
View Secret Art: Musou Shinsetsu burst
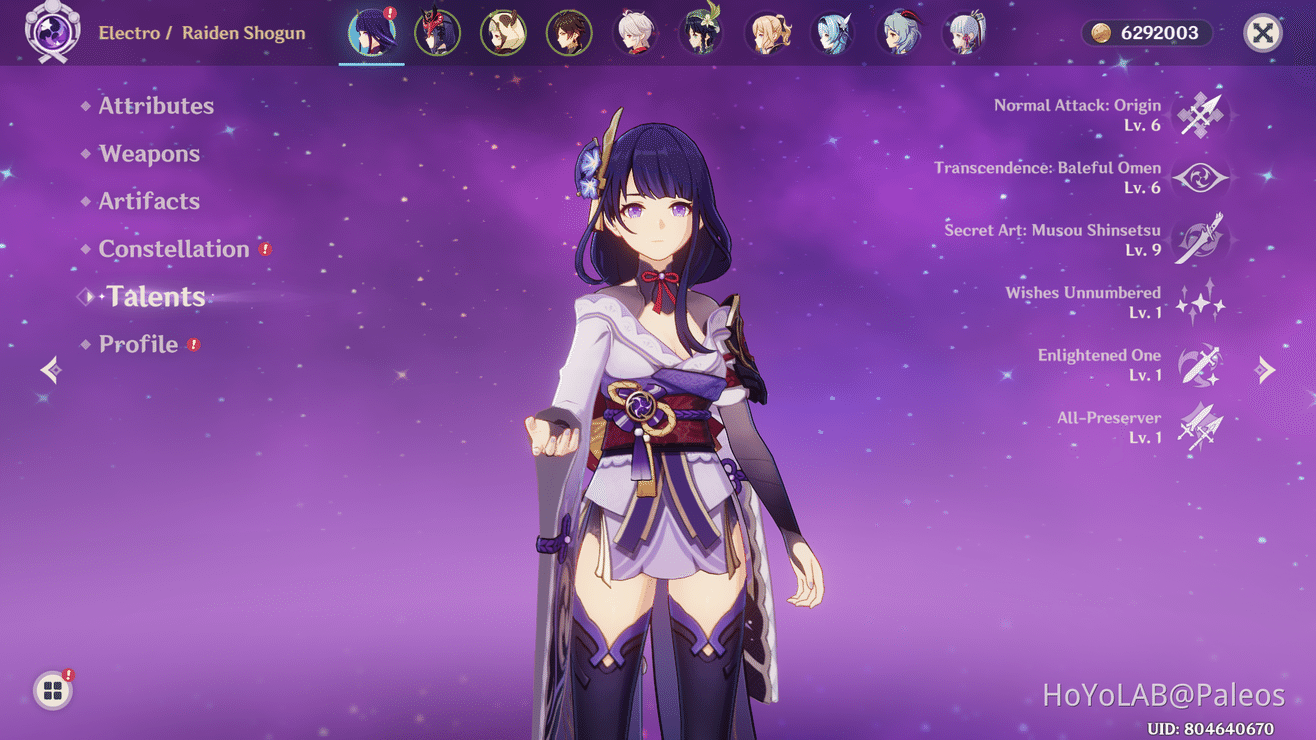[x=1199, y=240]
